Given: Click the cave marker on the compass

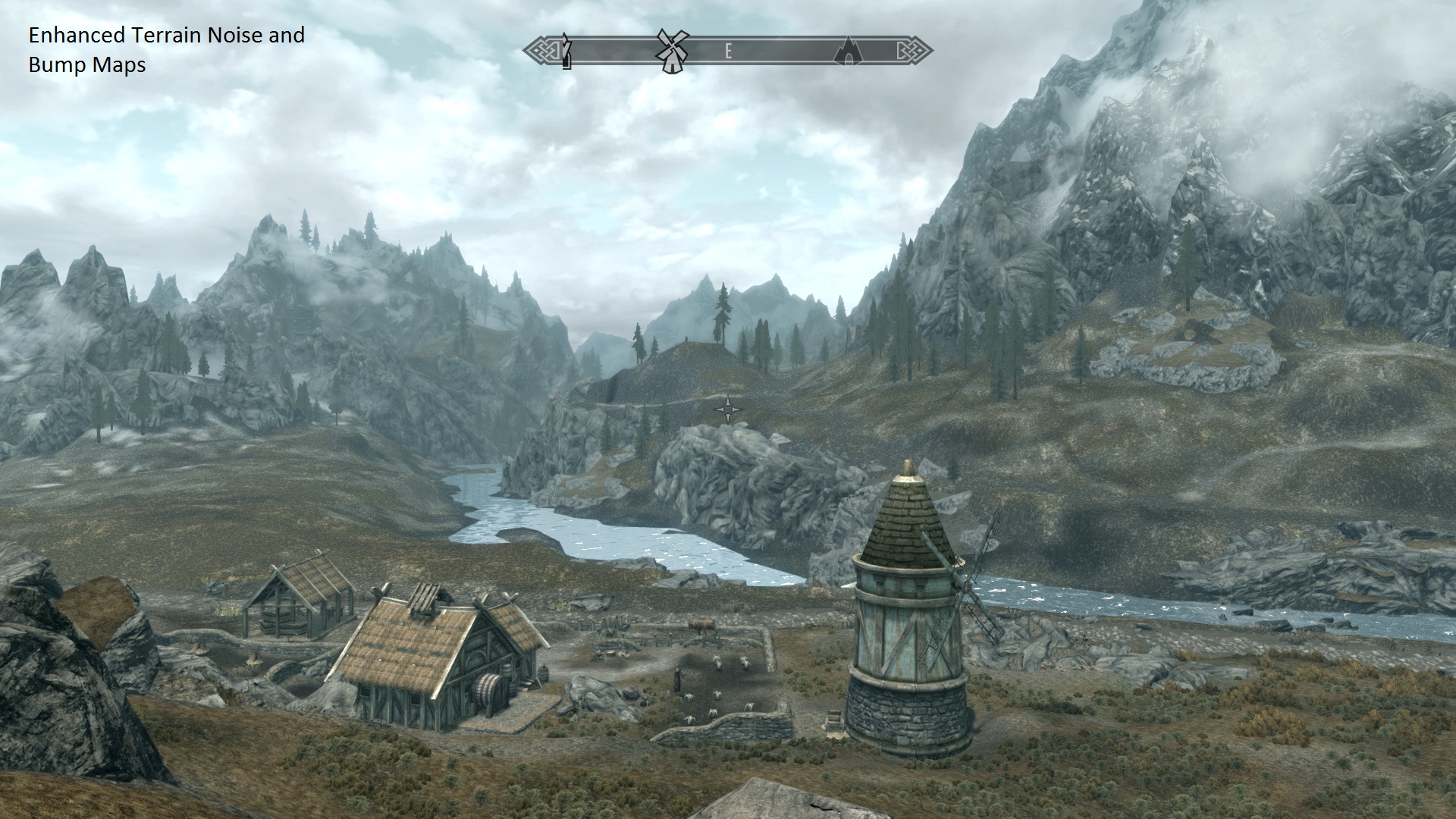Looking at the screenshot, I should coord(848,52).
